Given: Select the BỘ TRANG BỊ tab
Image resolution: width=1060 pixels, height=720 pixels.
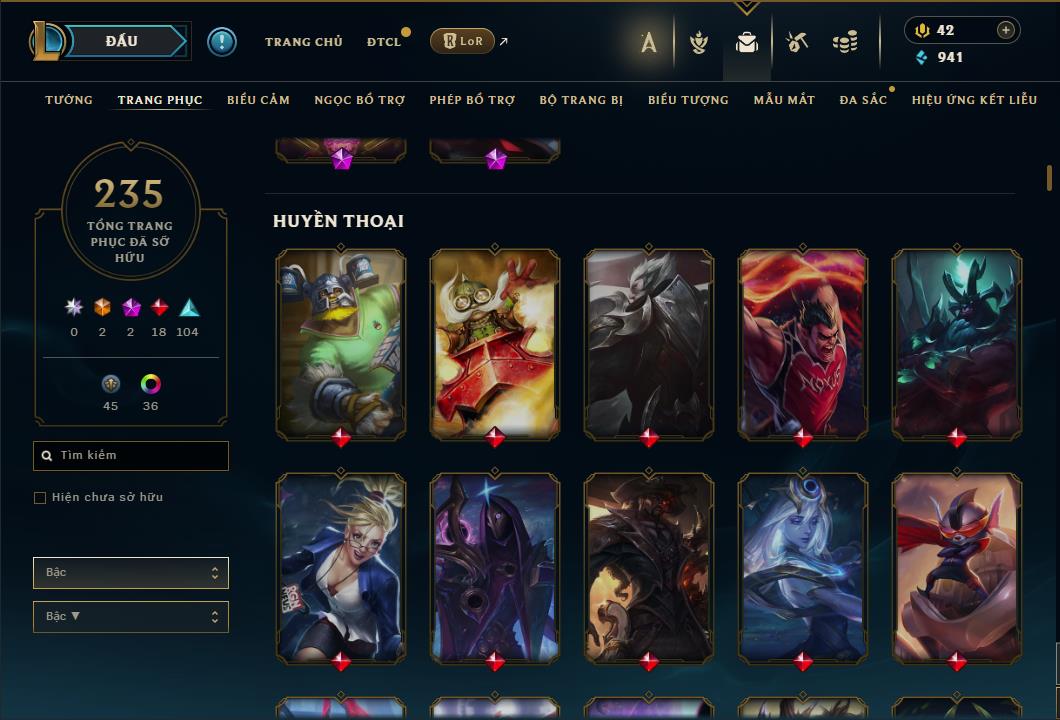Looking at the screenshot, I should point(581,100).
